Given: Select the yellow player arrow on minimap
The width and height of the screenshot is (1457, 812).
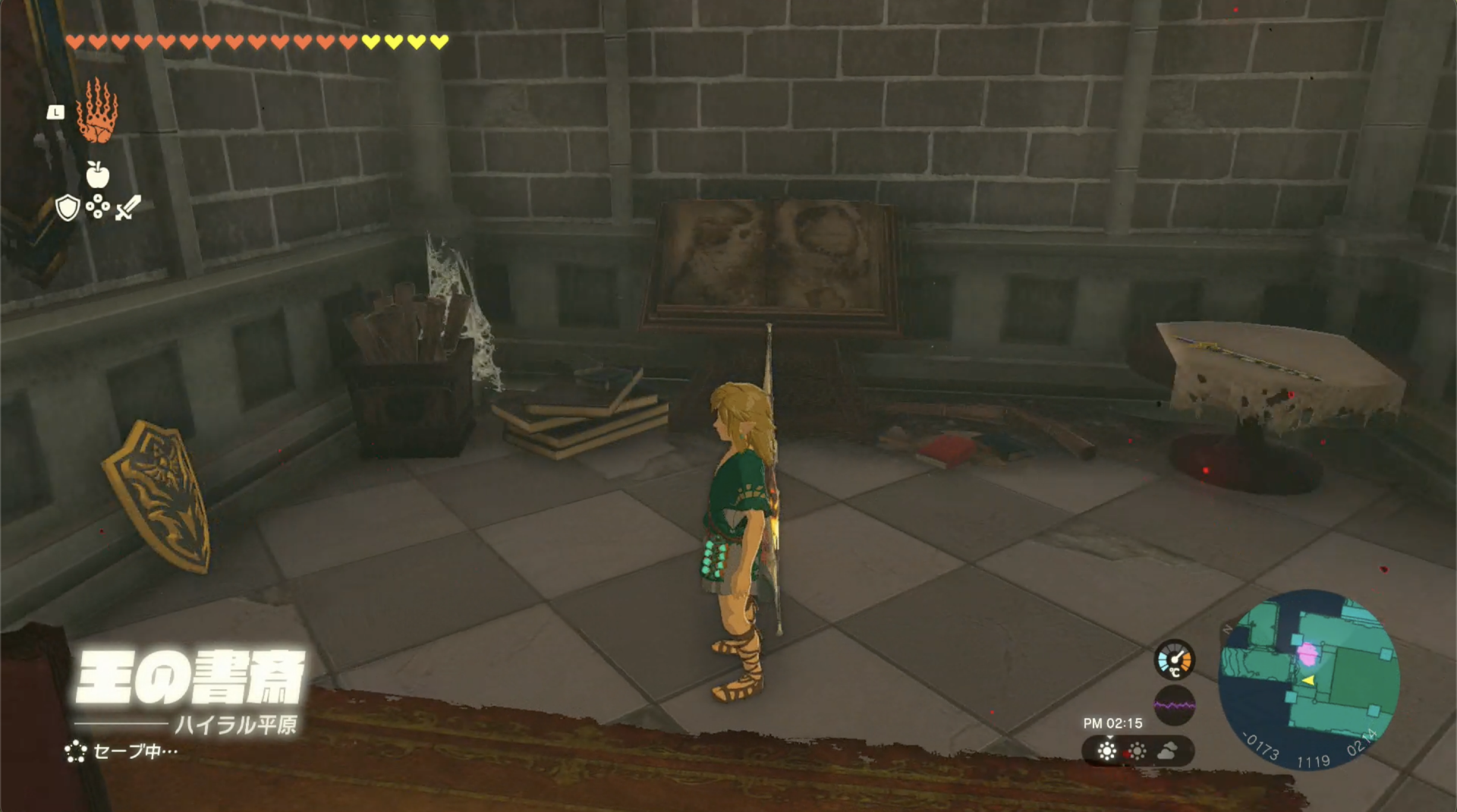Looking at the screenshot, I should [1310, 681].
